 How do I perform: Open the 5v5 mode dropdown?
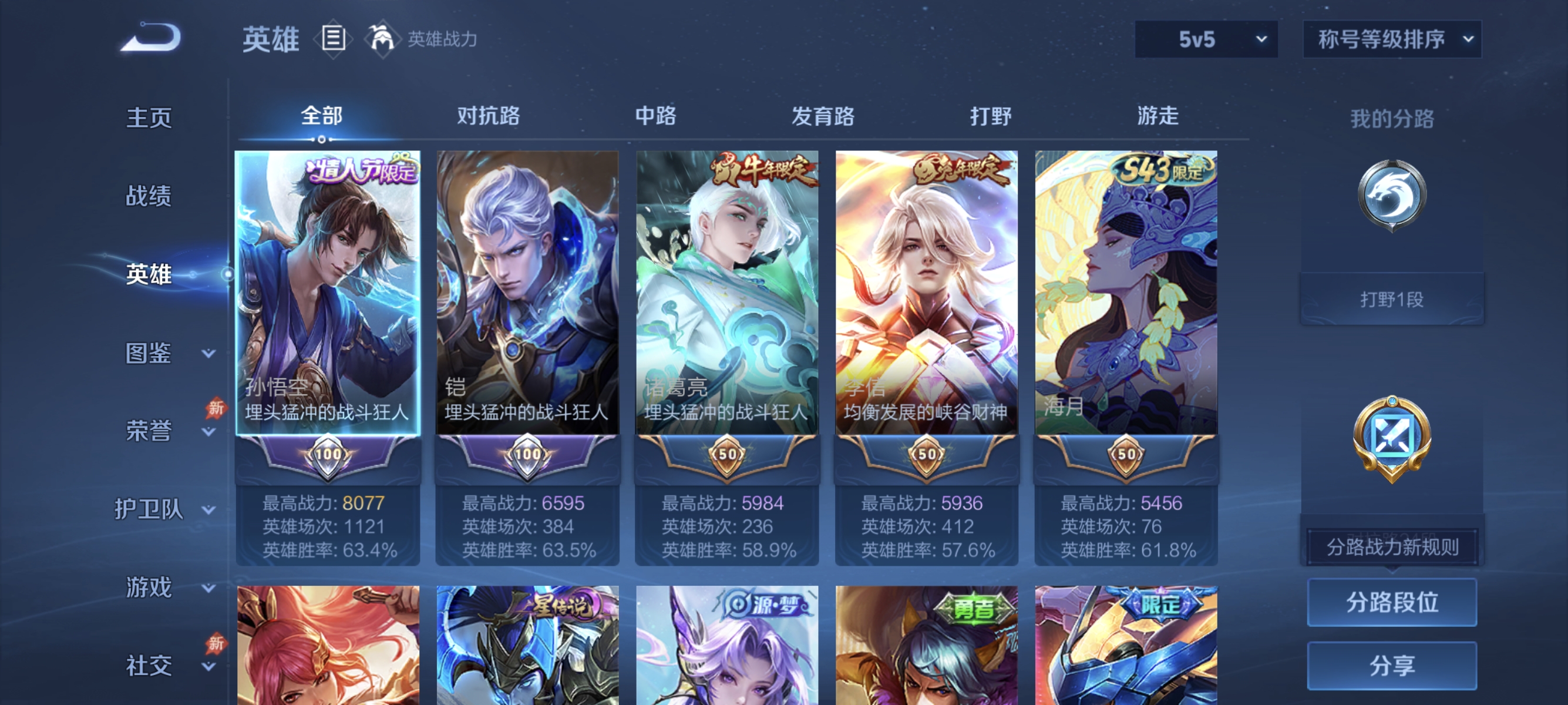click(1205, 38)
